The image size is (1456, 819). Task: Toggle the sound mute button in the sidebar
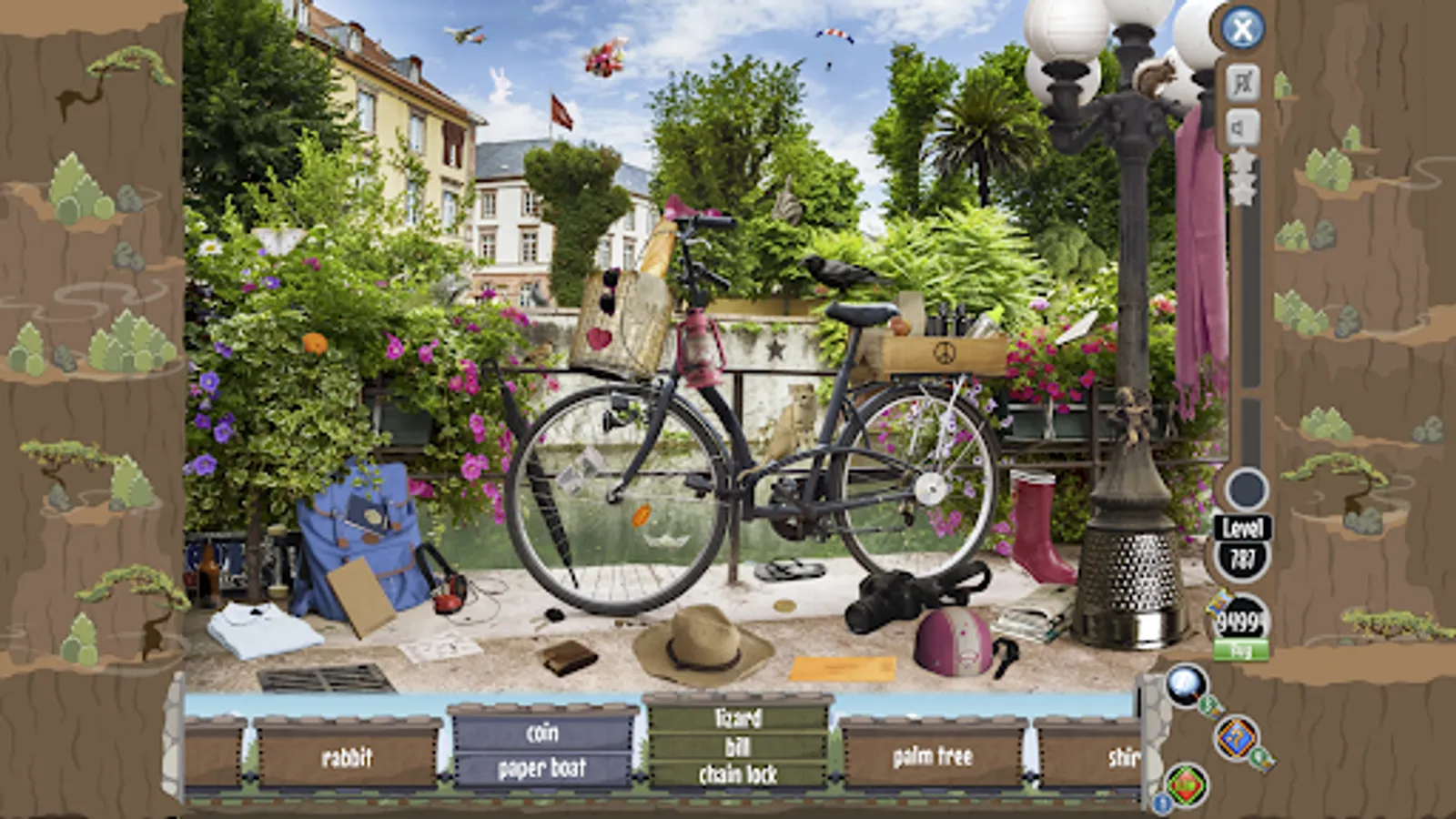[x=1242, y=125]
